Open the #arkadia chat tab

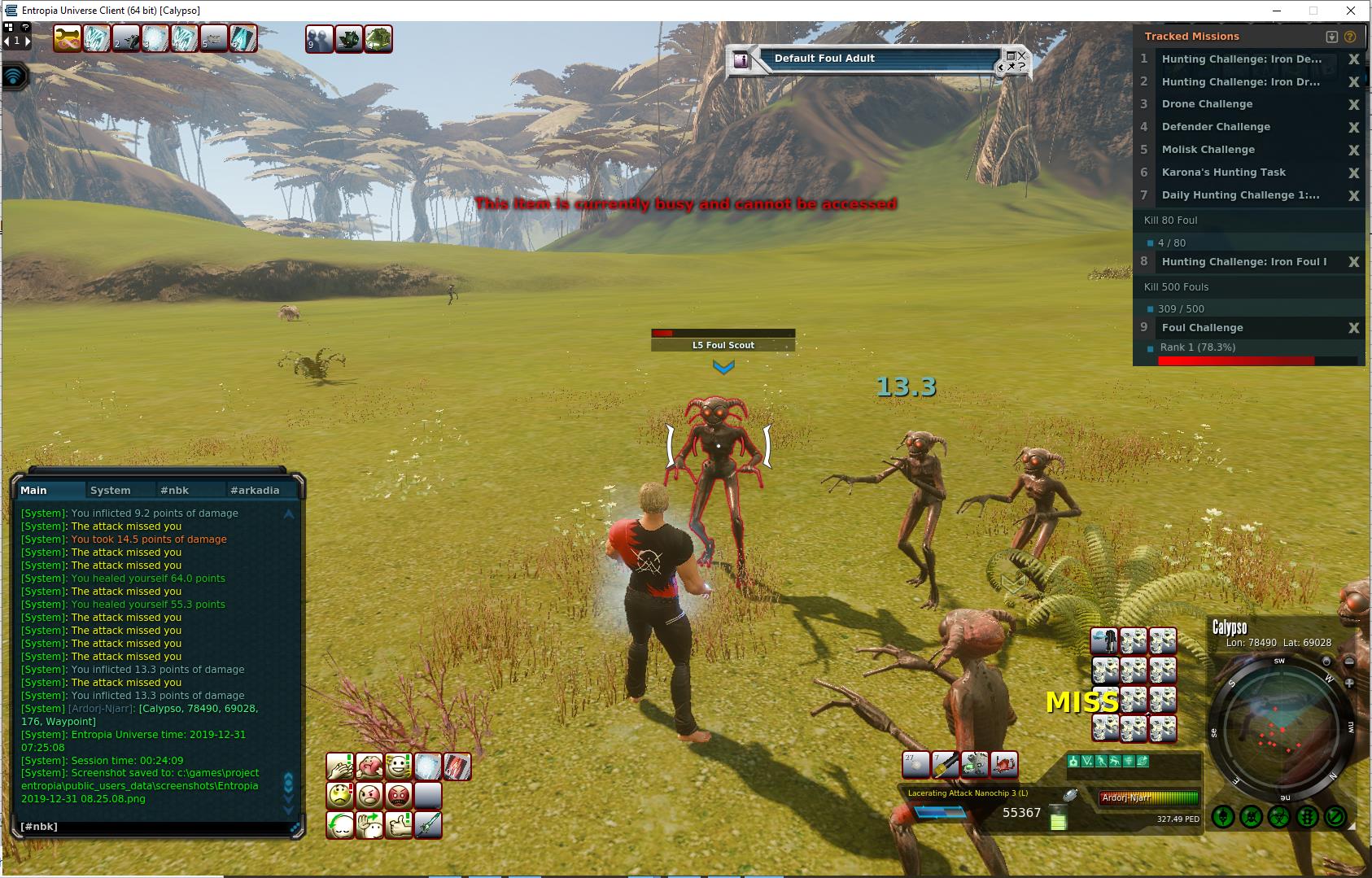[255, 490]
